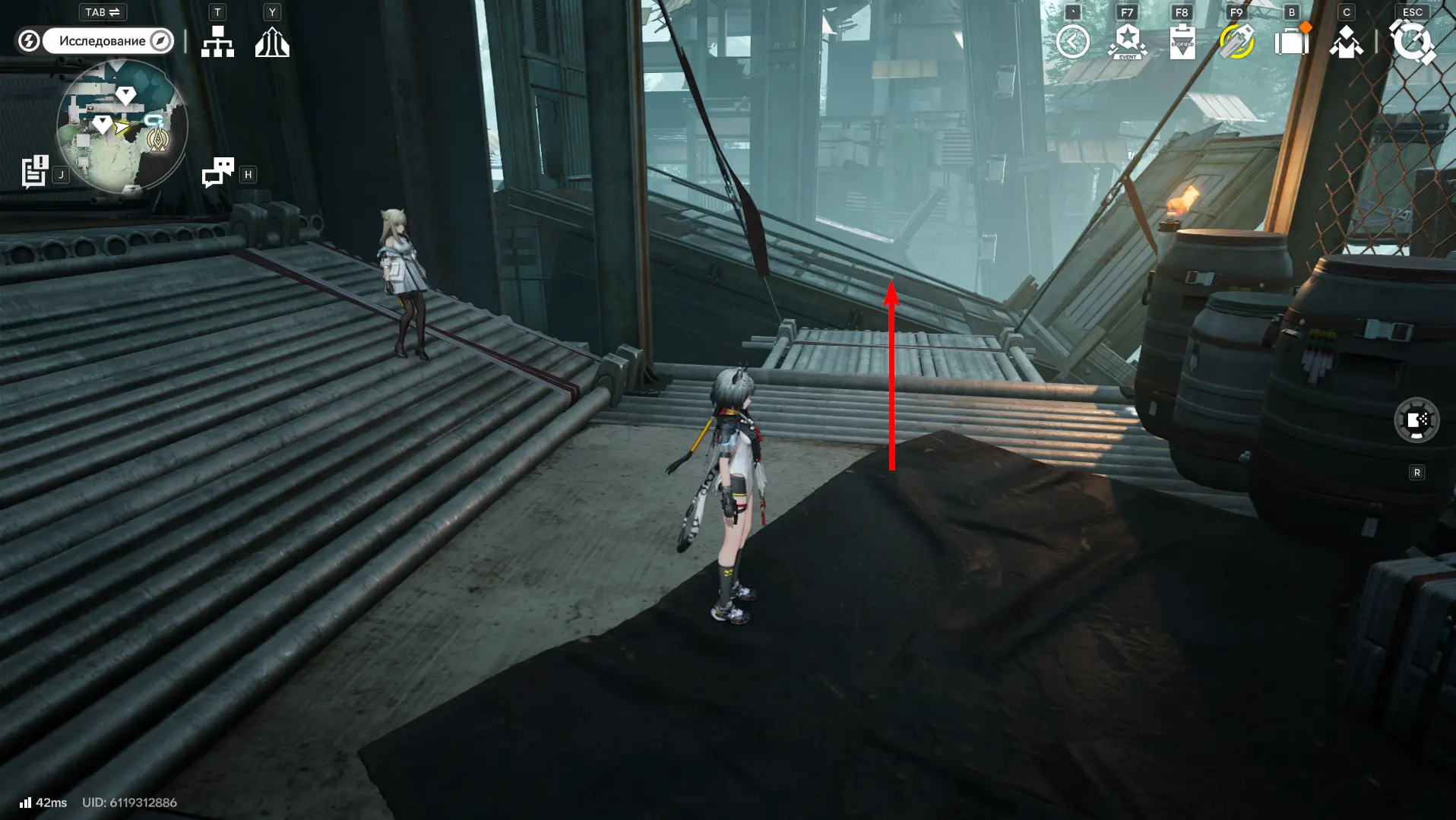
Task: Collapse the top bar with the arrow circle
Action: (x=1072, y=42)
